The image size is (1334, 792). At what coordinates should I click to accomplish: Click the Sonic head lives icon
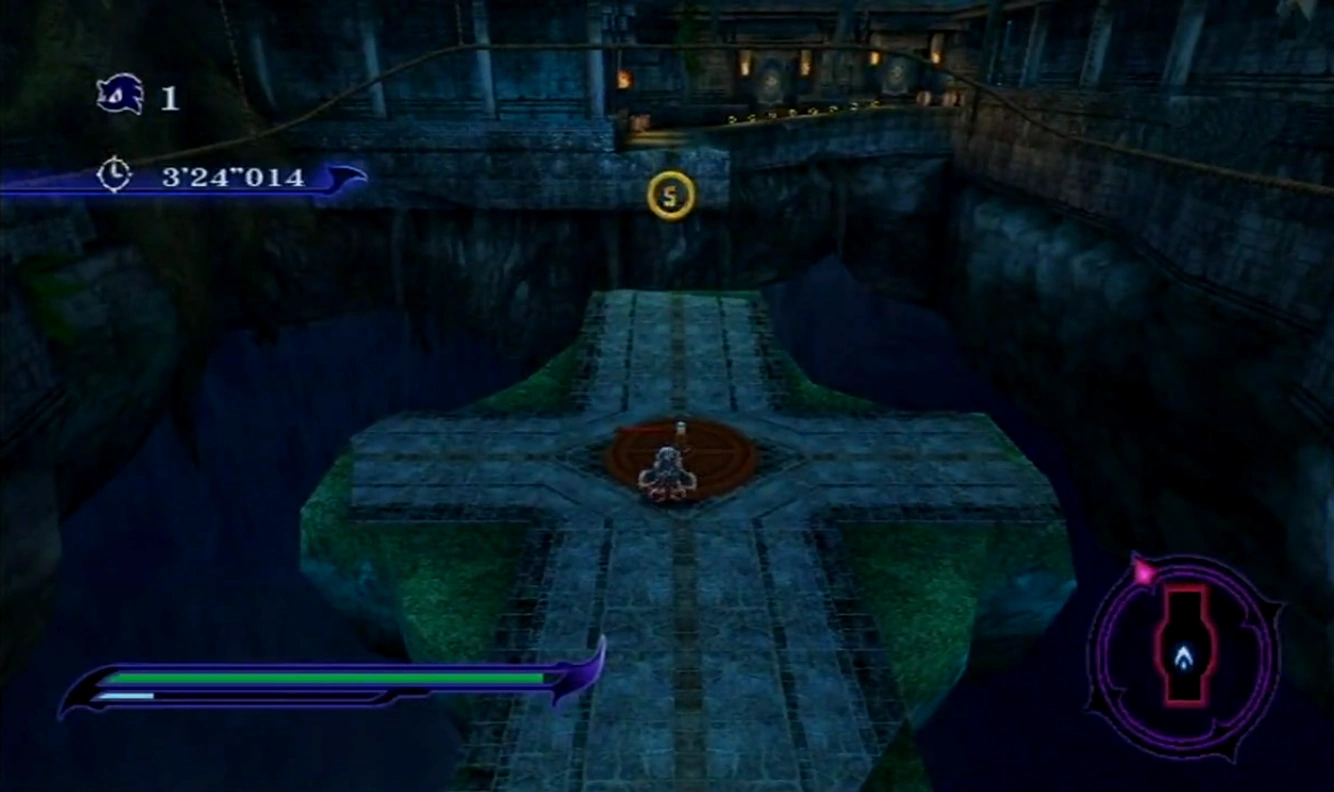(120, 96)
